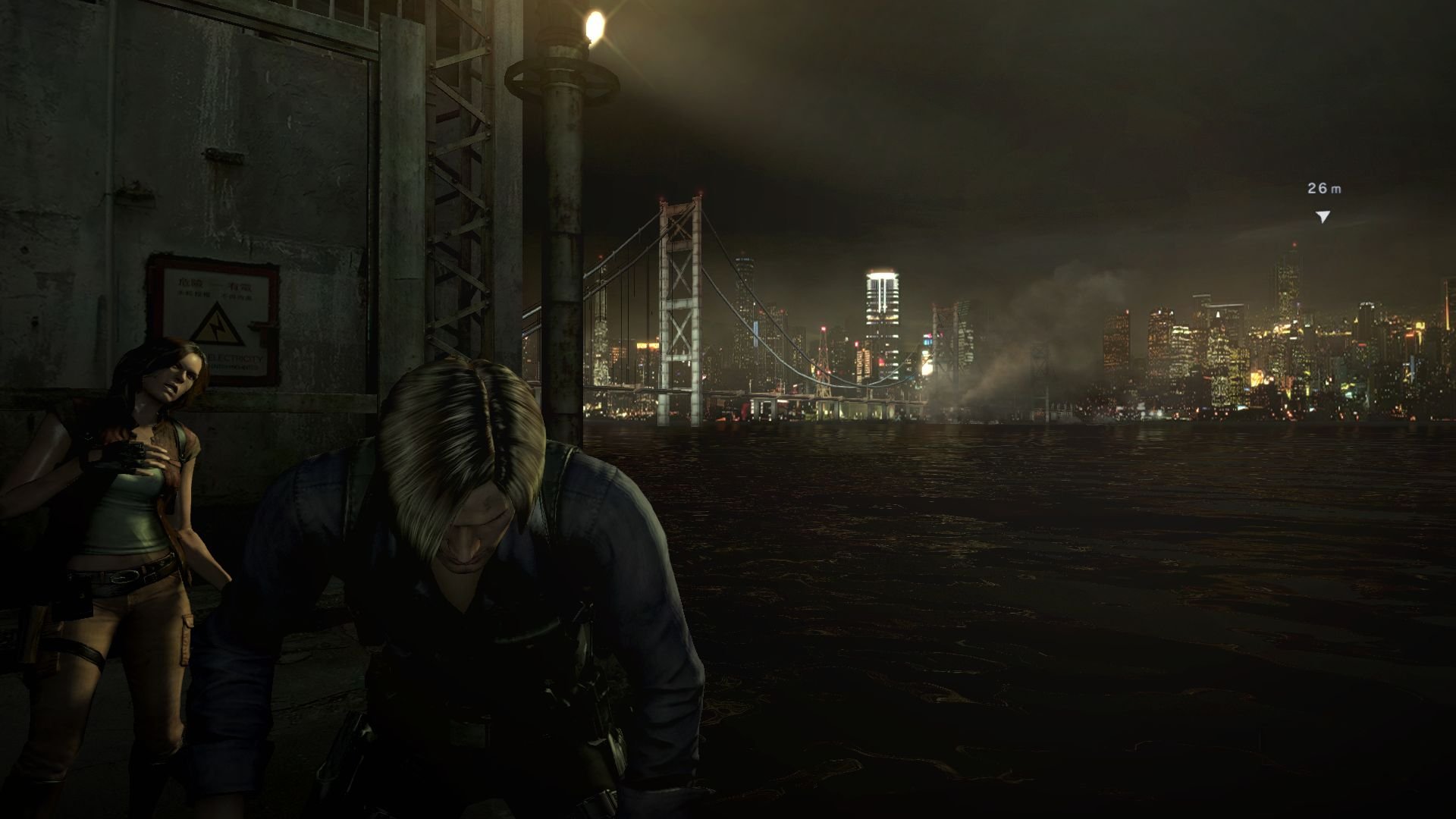Click the white objective waypoint arrow marker
Viewport: 1456px width, 819px height.
coord(1323,217)
